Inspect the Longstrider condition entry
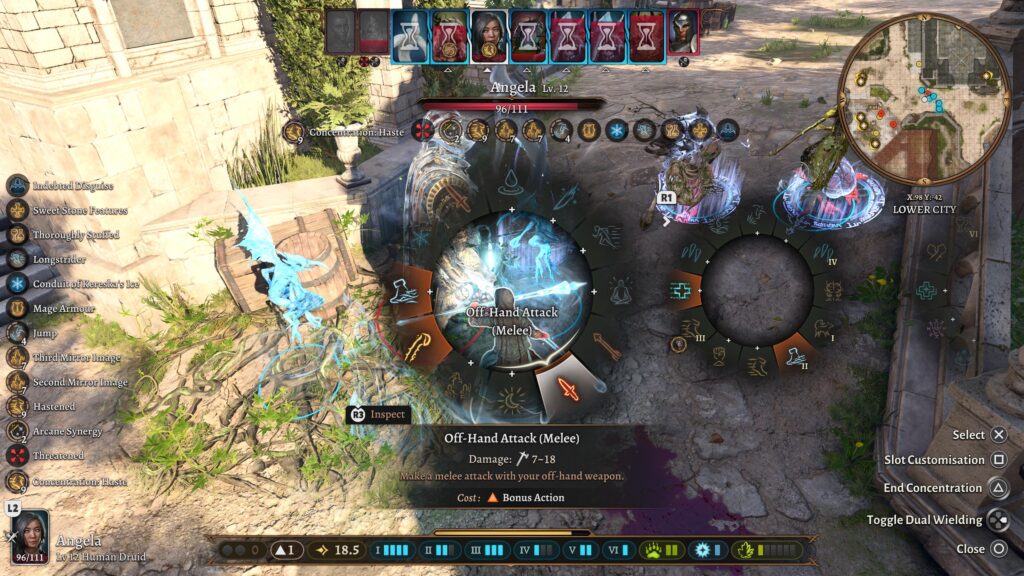This screenshot has height=576, width=1024. (17, 258)
